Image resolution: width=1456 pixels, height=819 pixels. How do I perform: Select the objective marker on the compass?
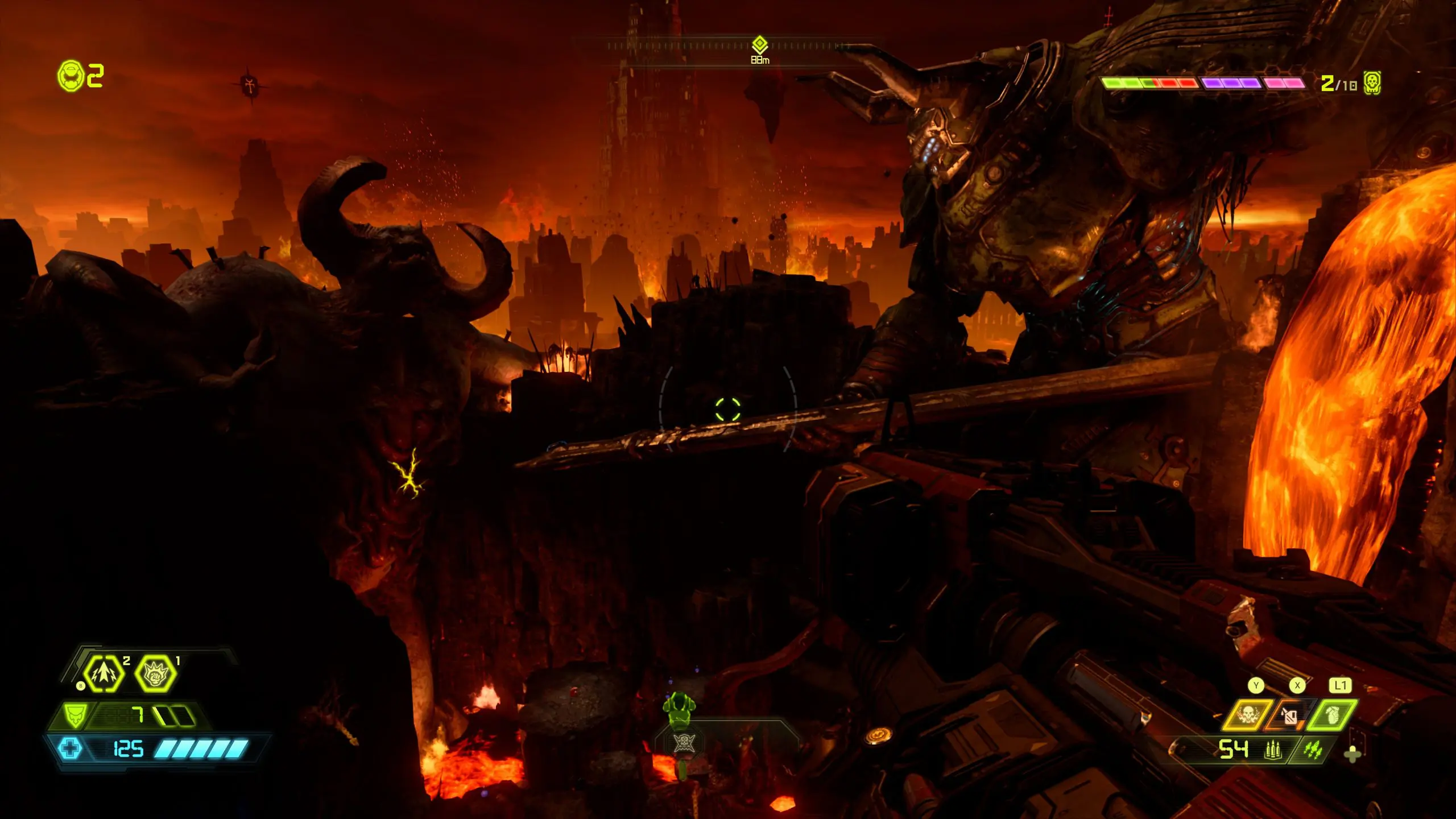tap(760, 44)
